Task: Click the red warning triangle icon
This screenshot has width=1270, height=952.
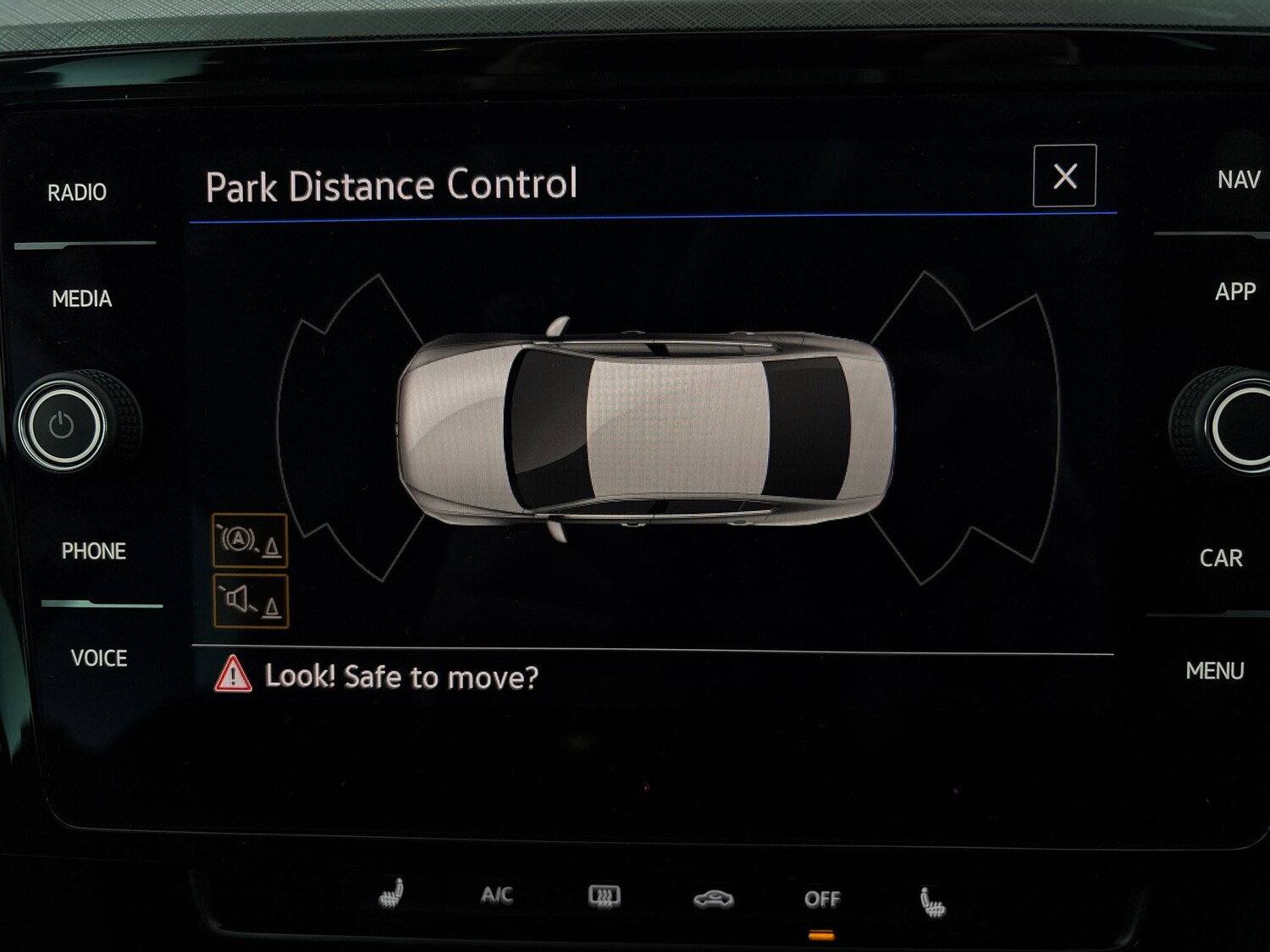Action: click(x=232, y=676)
